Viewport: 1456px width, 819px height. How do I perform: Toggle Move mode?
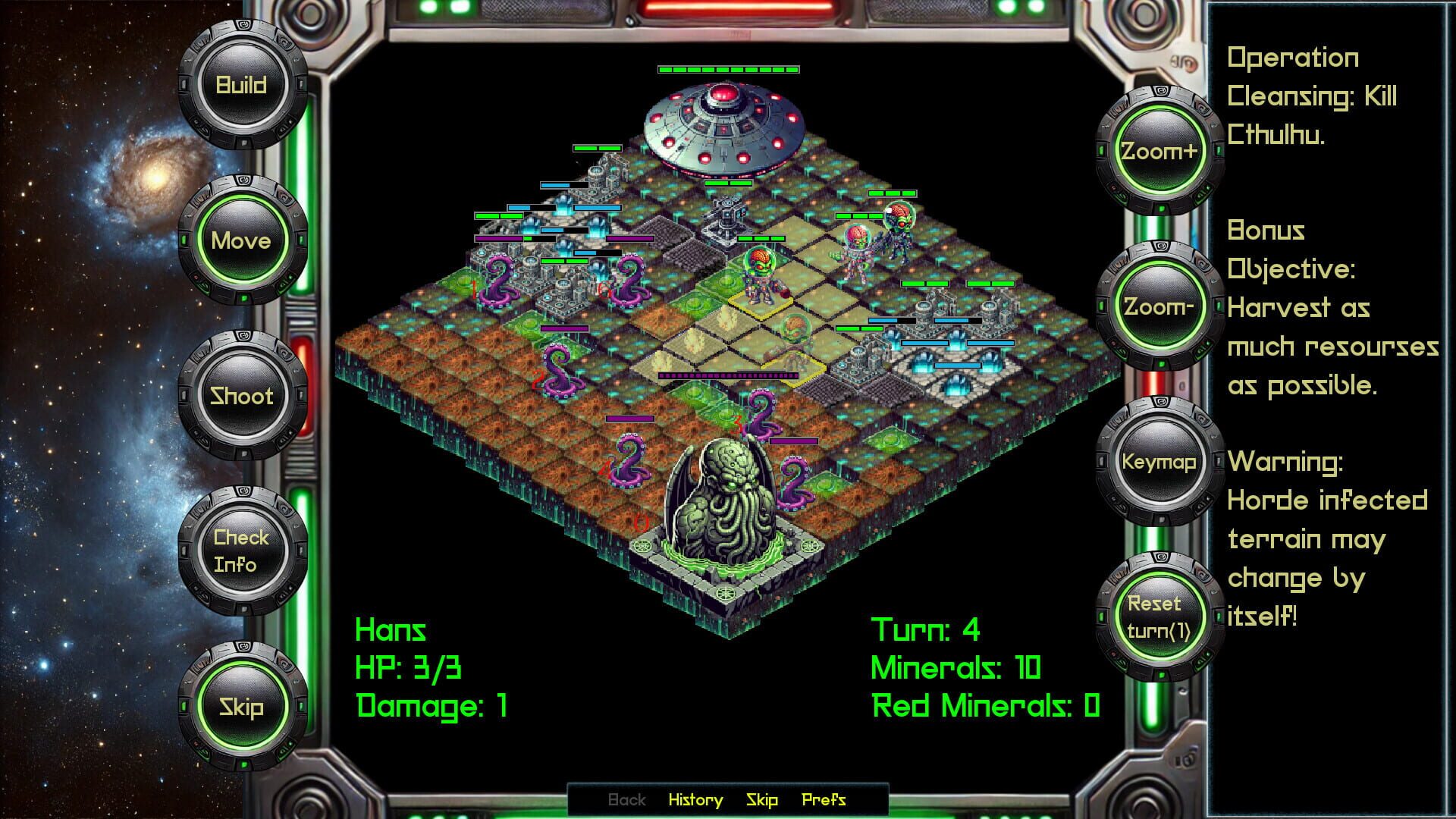tap(243, 240)
